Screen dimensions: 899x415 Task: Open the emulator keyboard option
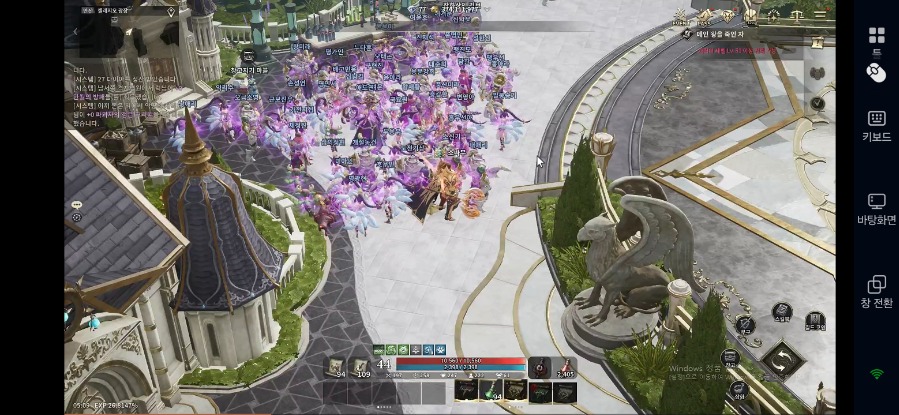pos(876,125)
